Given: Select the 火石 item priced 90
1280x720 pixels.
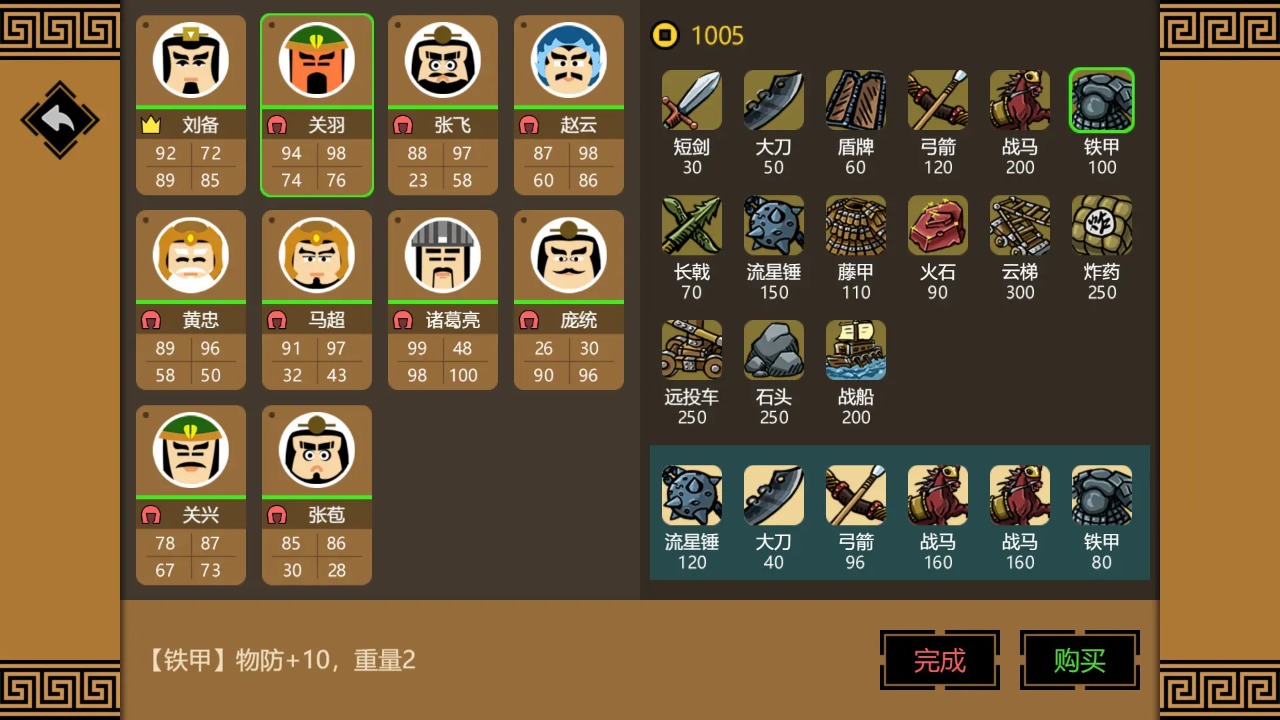Looking at the screenshot, I should click(937, 225).
